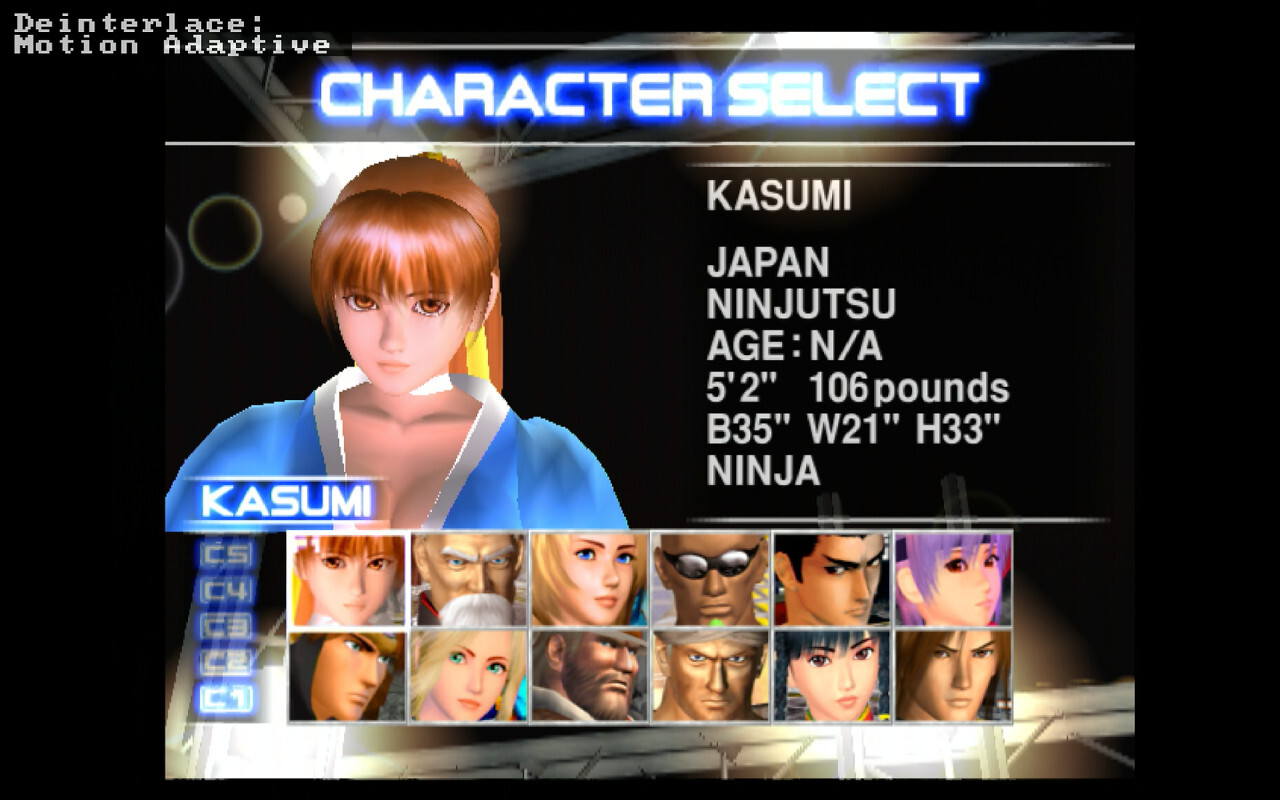Choose the white-bearded old man portrait

469,580
